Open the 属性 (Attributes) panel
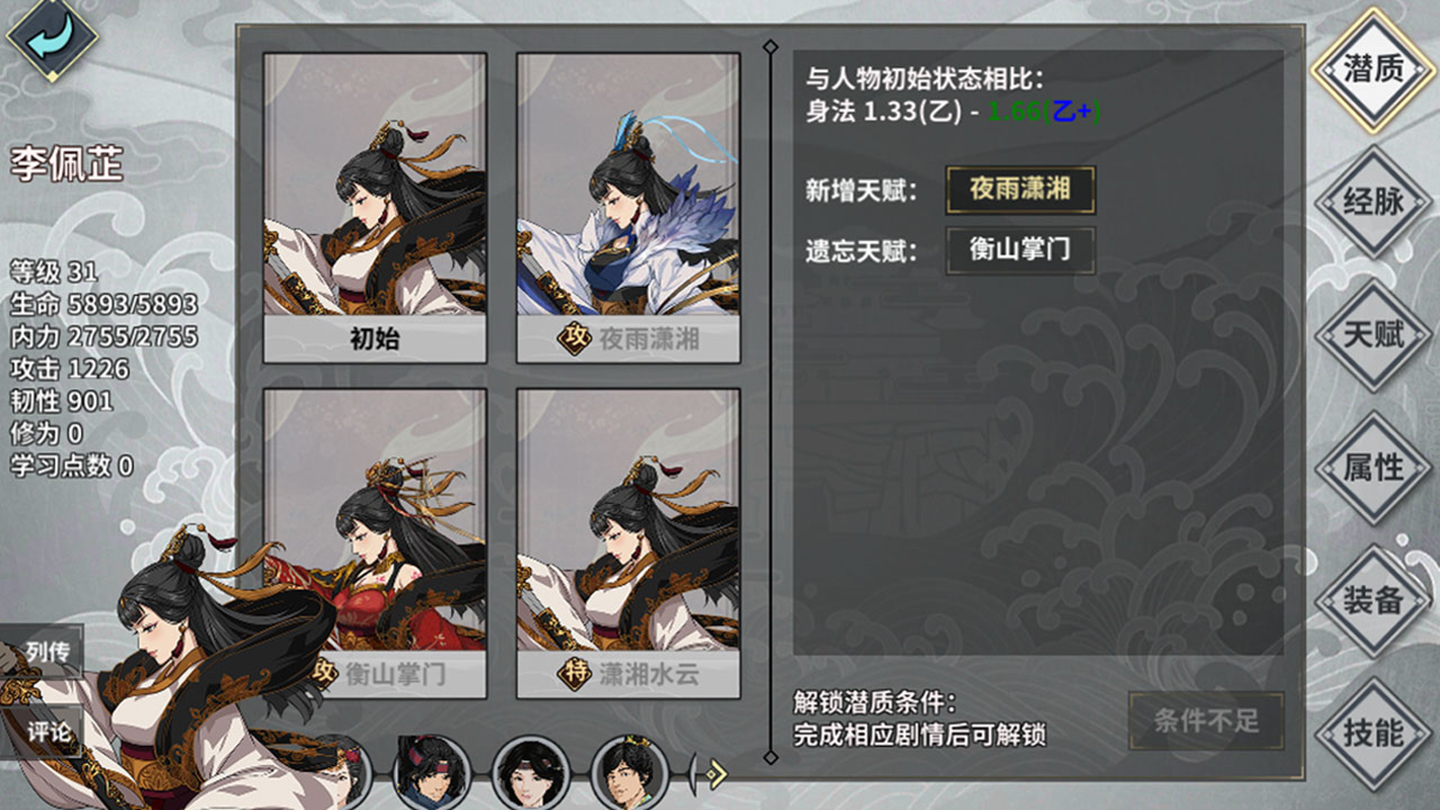 [x=1377, y=467]
